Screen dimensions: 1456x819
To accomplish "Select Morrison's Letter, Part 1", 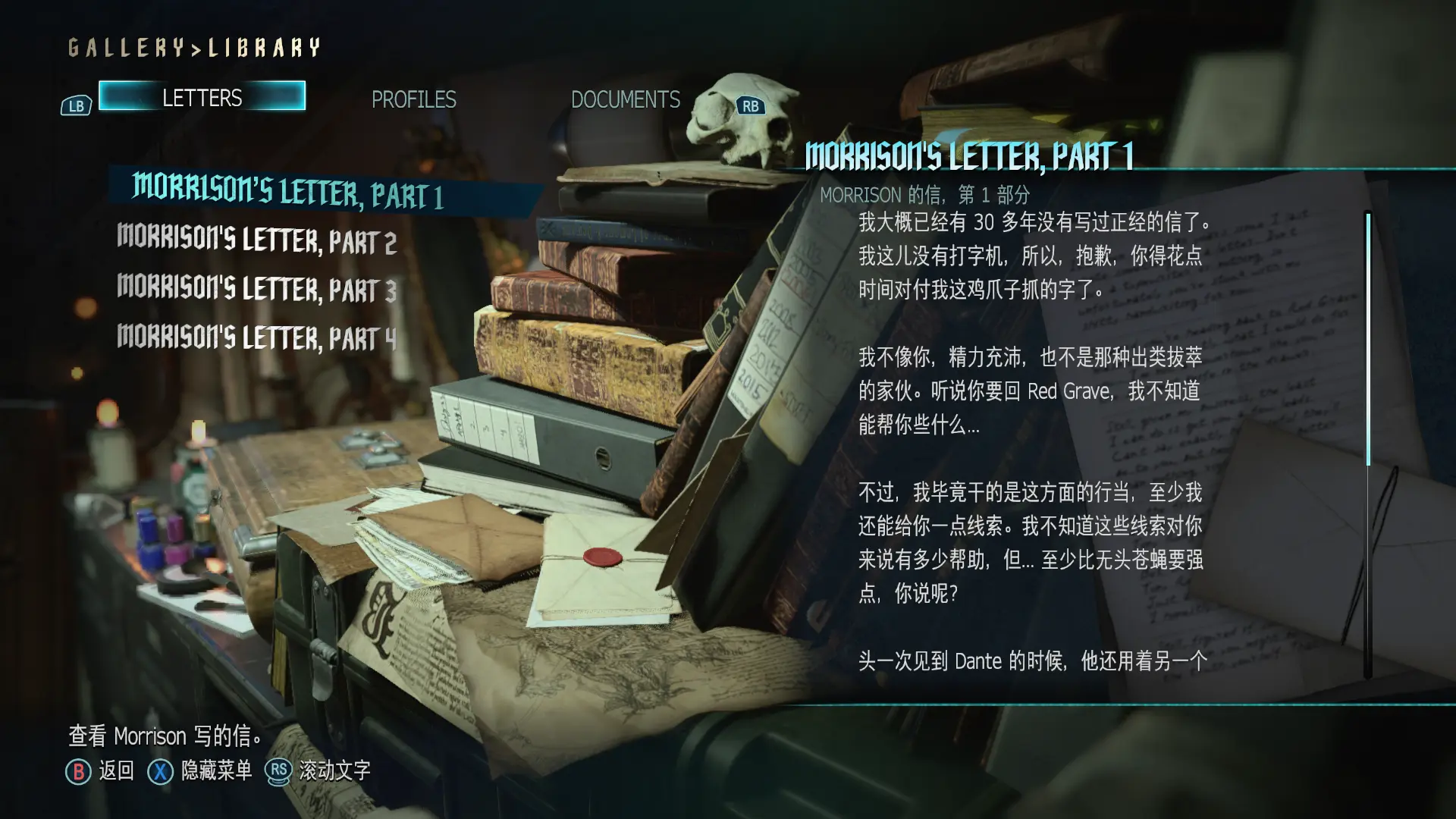I will tap(287, 191).
